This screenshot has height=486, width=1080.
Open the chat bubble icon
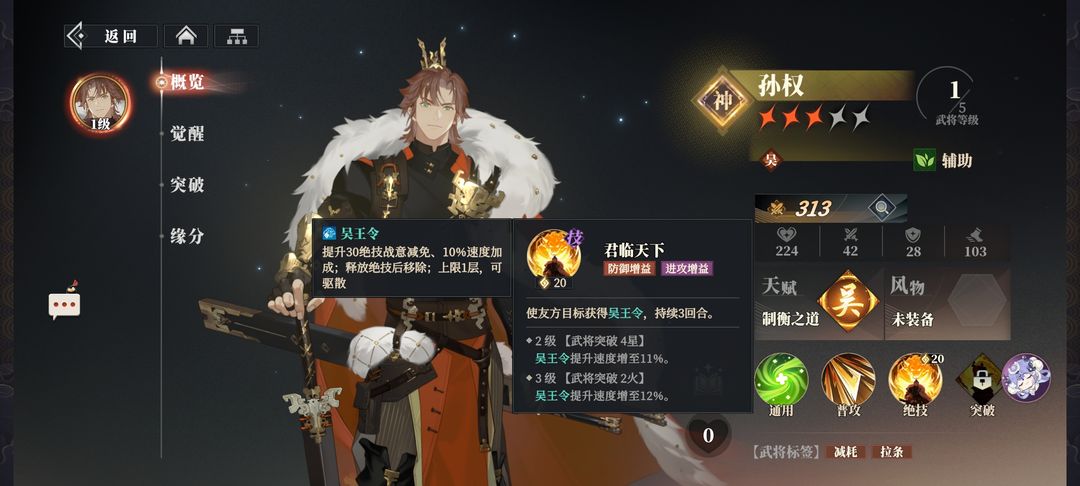pyautogui.click(x=64, y=304)
